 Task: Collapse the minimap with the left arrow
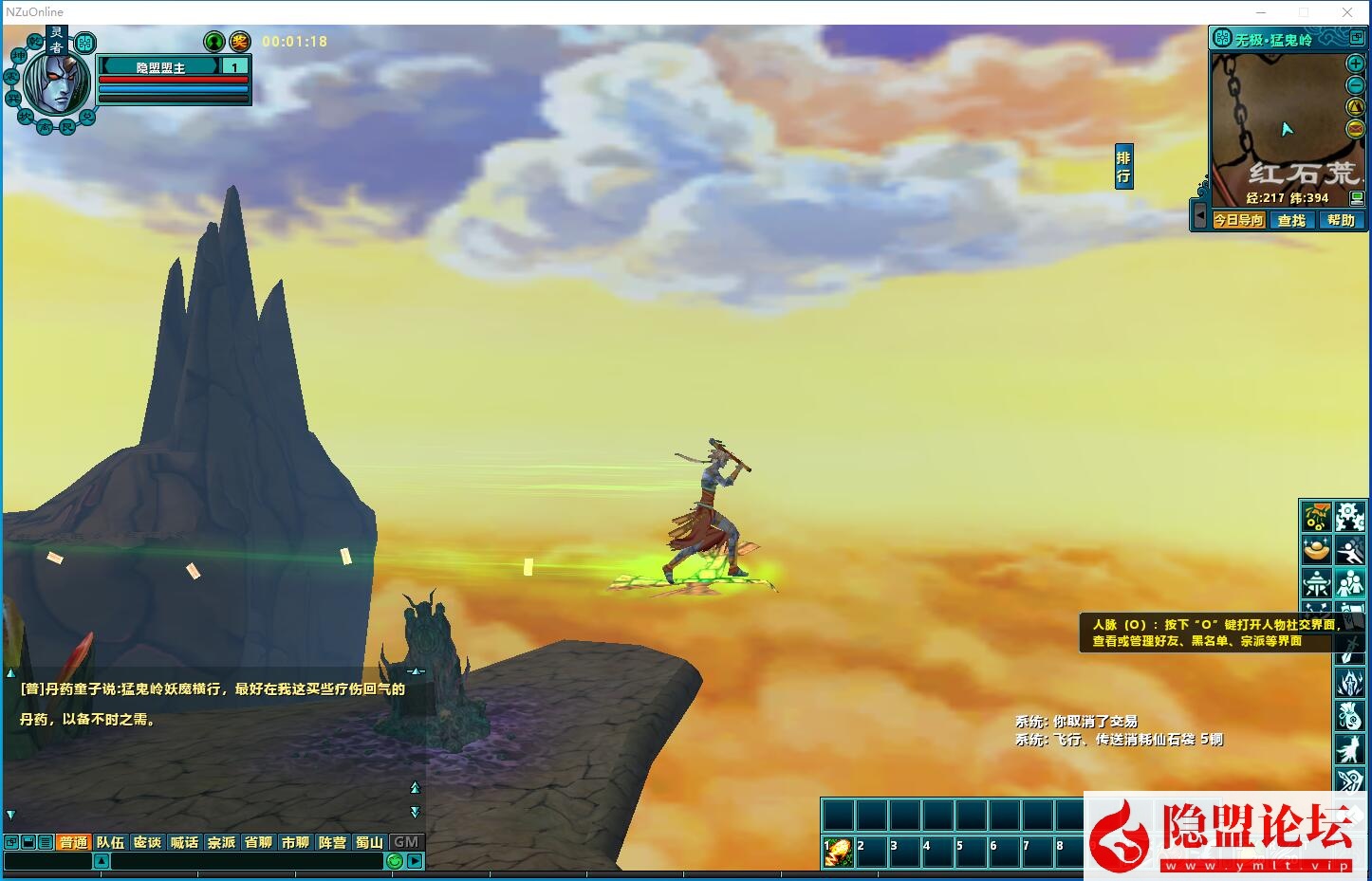click(1199, 217)
